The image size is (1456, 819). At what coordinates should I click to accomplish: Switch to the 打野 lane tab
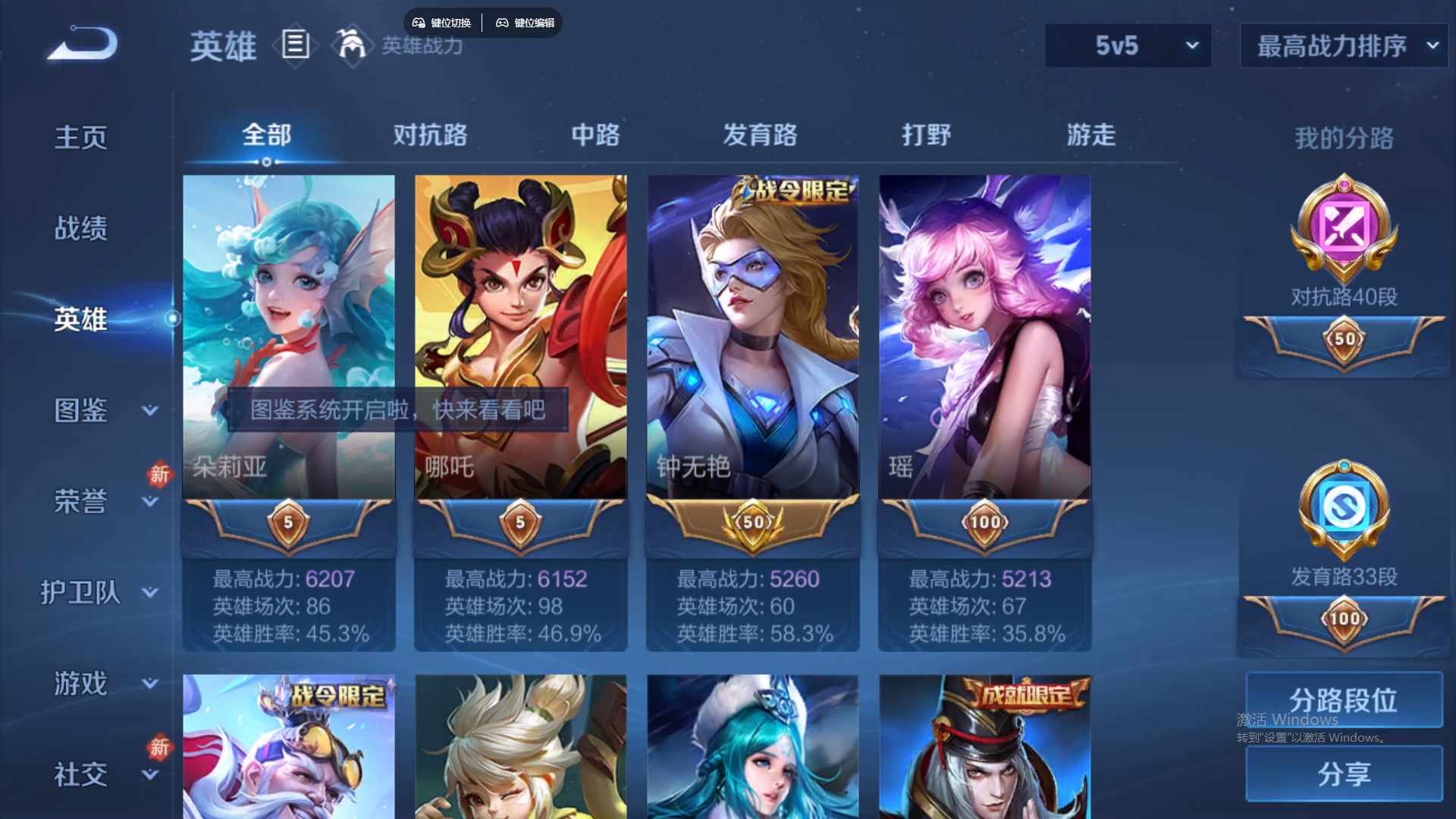(926, 136)
